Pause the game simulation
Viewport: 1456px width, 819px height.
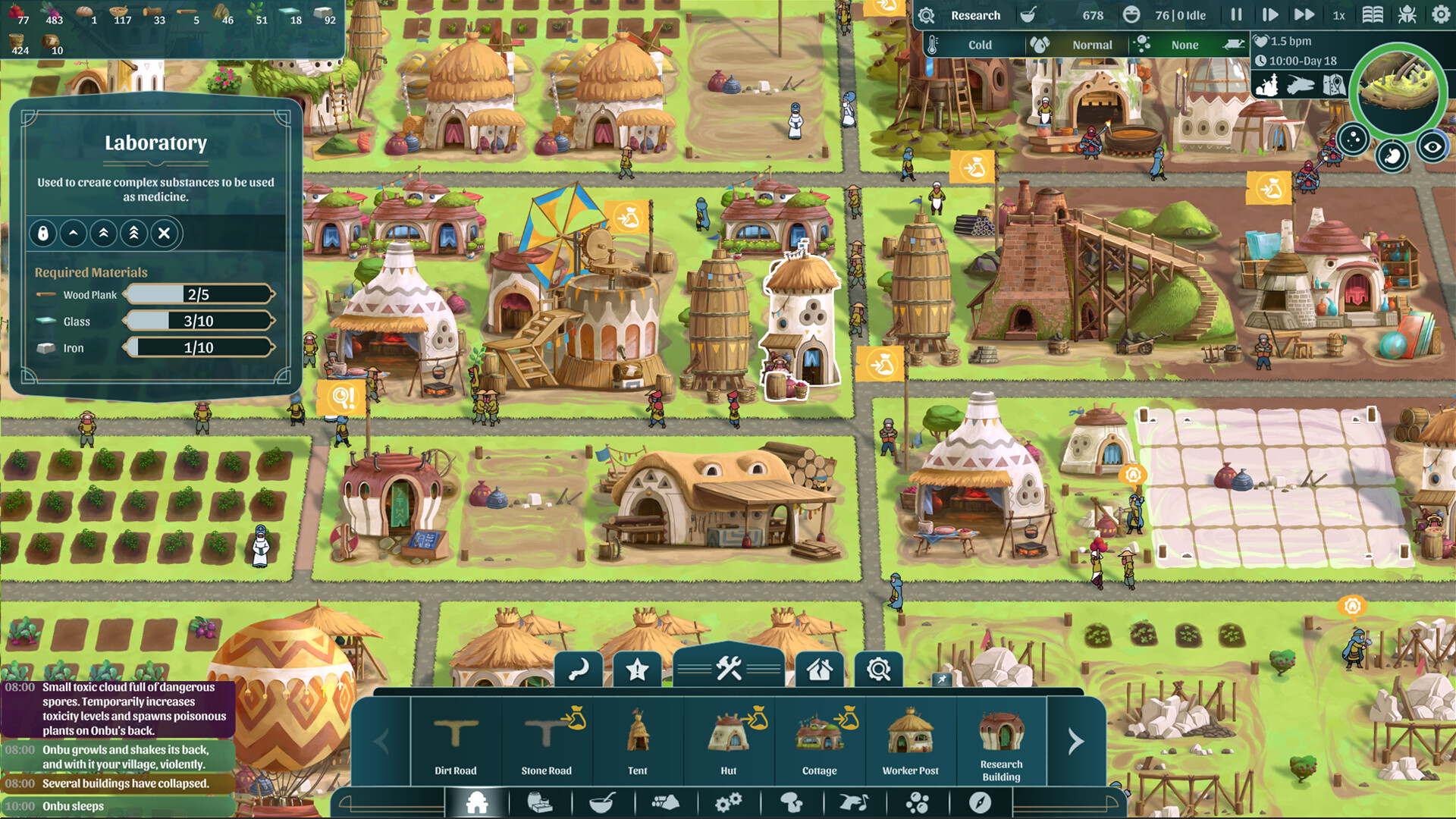click(1235, 14)
